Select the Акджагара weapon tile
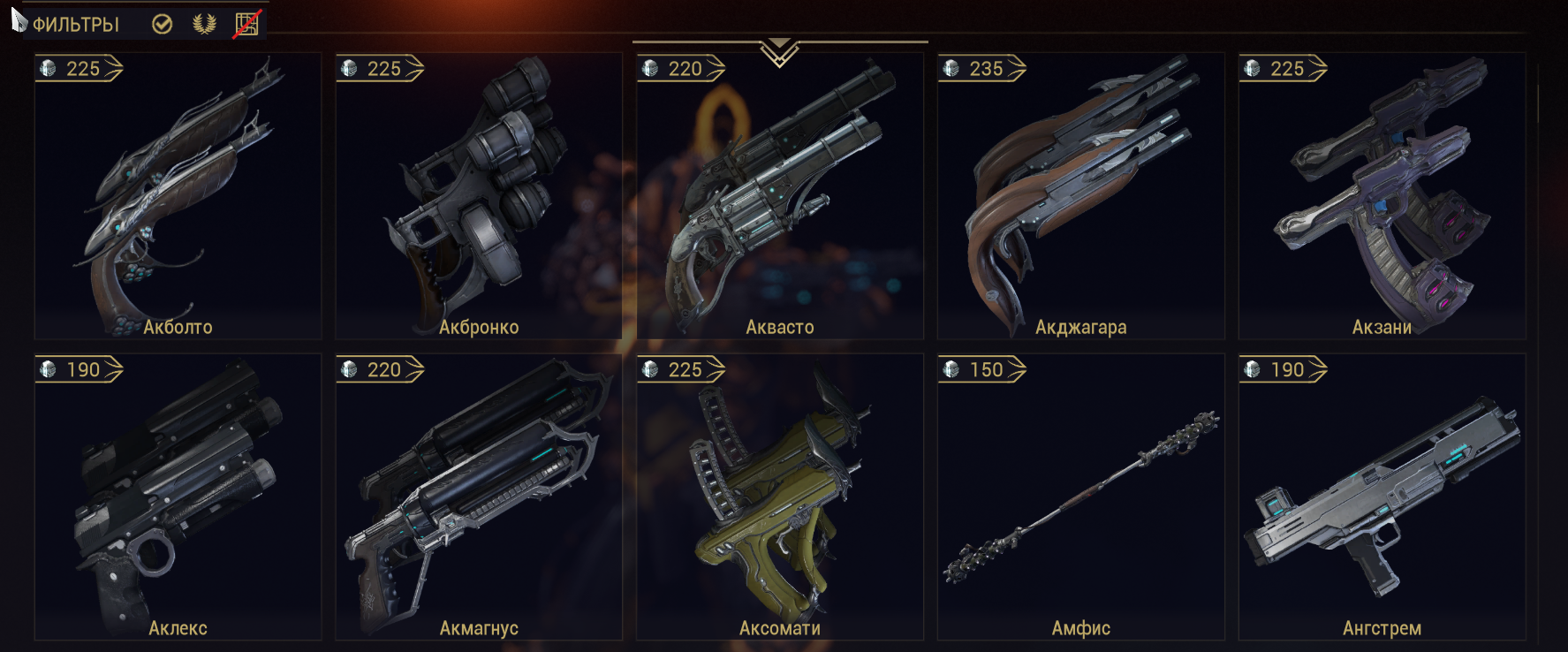The image size is (1568, 652). pos(1080,196)
